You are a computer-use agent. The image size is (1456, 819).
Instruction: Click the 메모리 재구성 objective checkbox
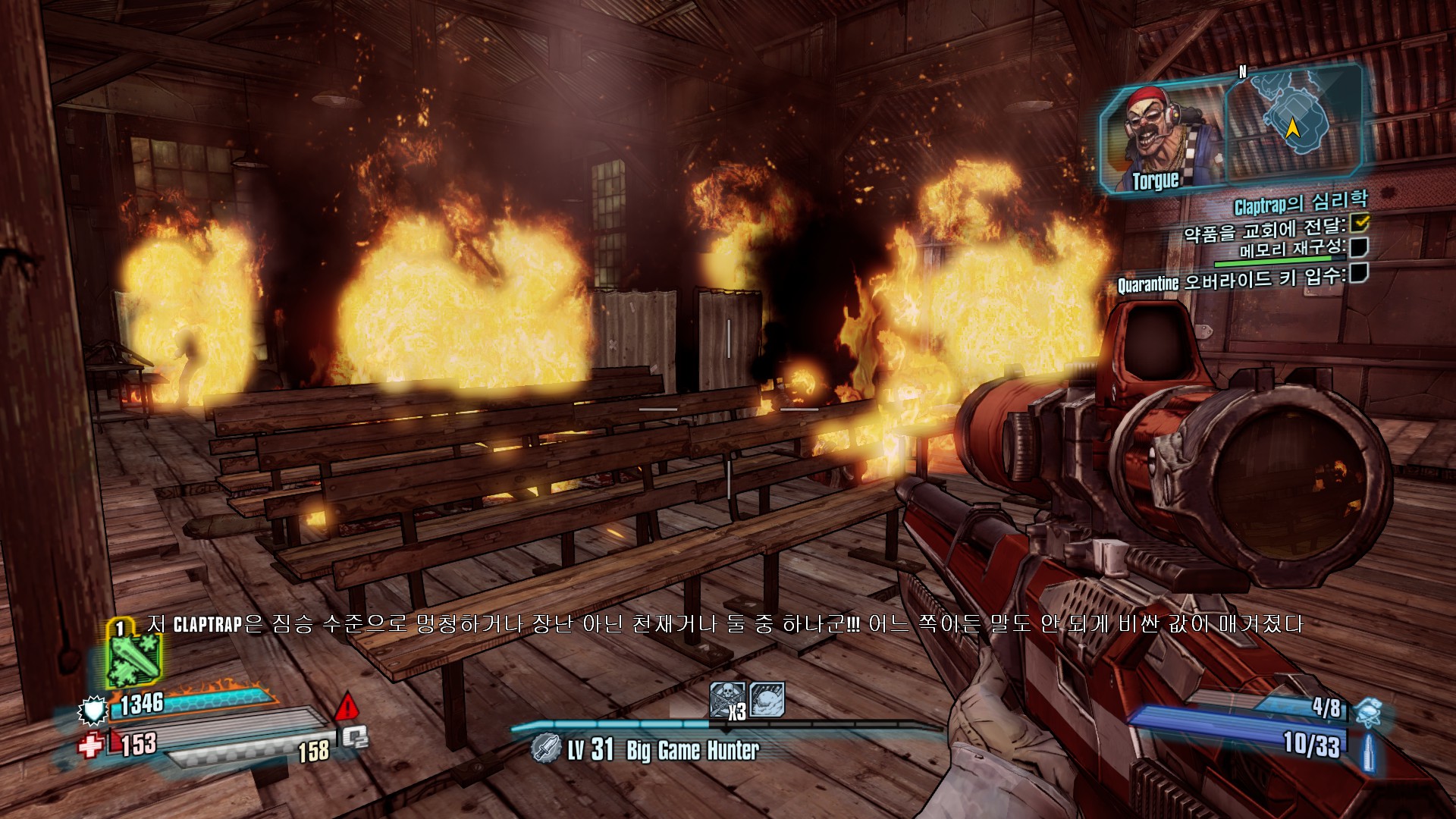(1358, 246)
